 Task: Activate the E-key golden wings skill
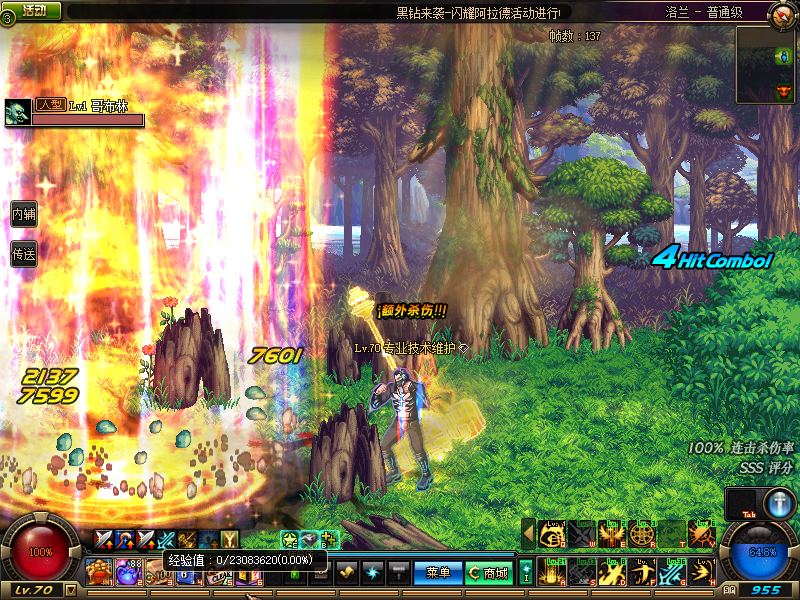[612, 534]
